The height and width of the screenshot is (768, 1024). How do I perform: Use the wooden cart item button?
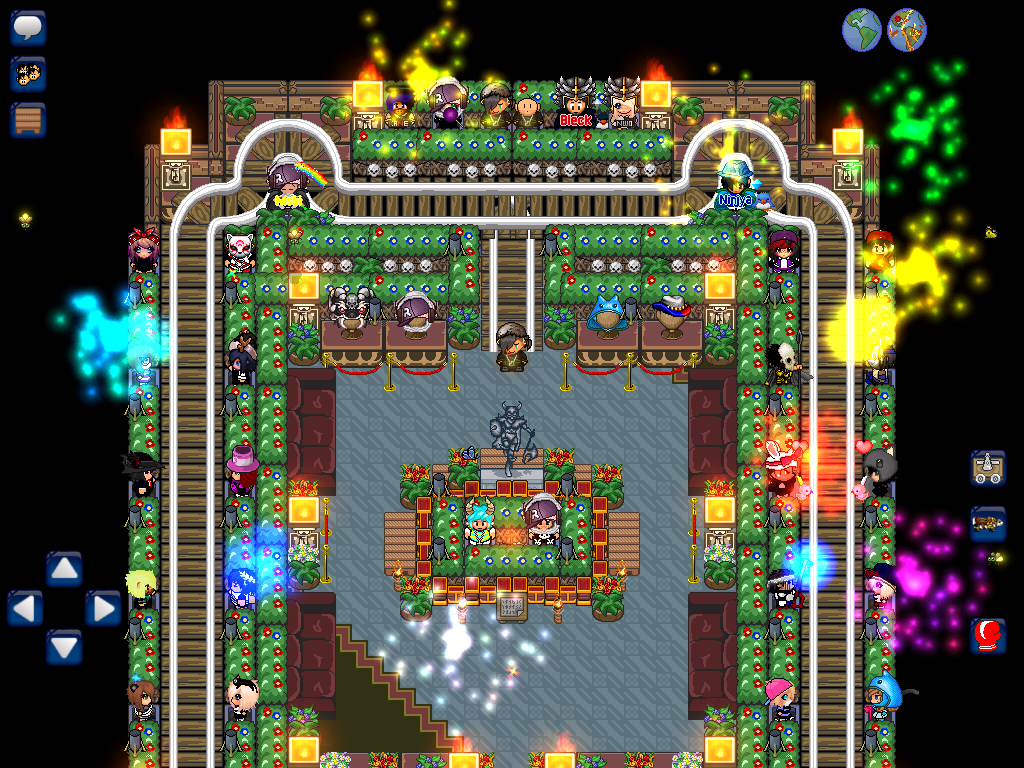tap(987, 467)
